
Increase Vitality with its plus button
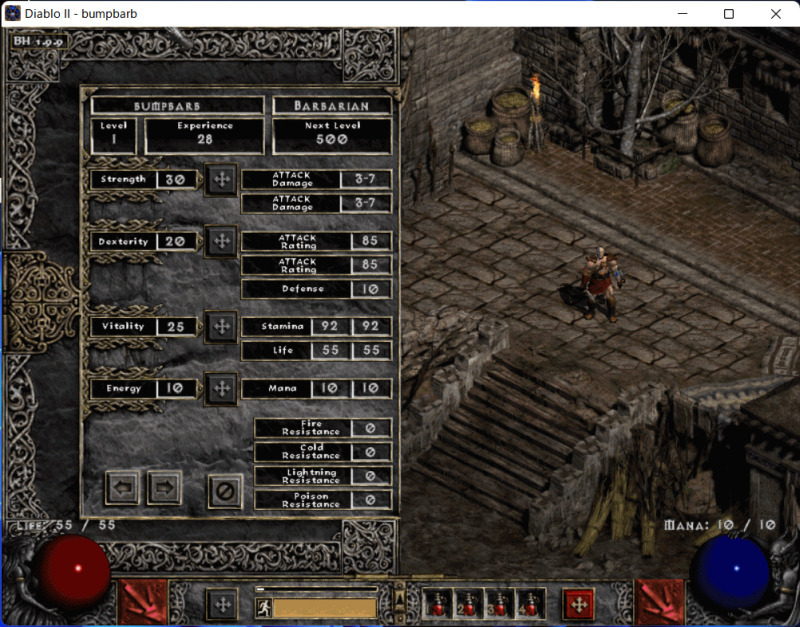coord(221,327)
